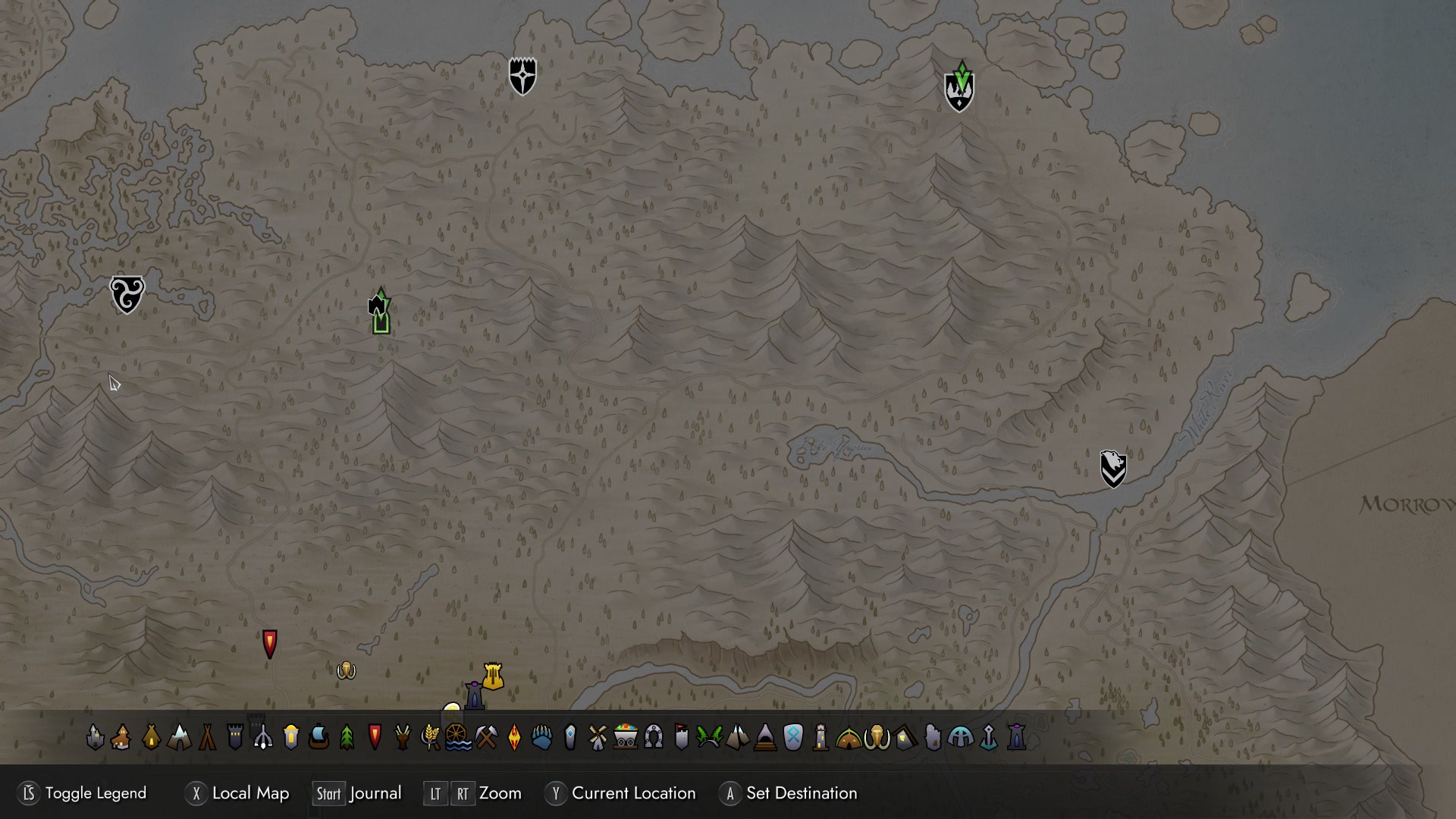
Task: Click the wheat and sickle farm legend icon
Action: coord(430,736)
